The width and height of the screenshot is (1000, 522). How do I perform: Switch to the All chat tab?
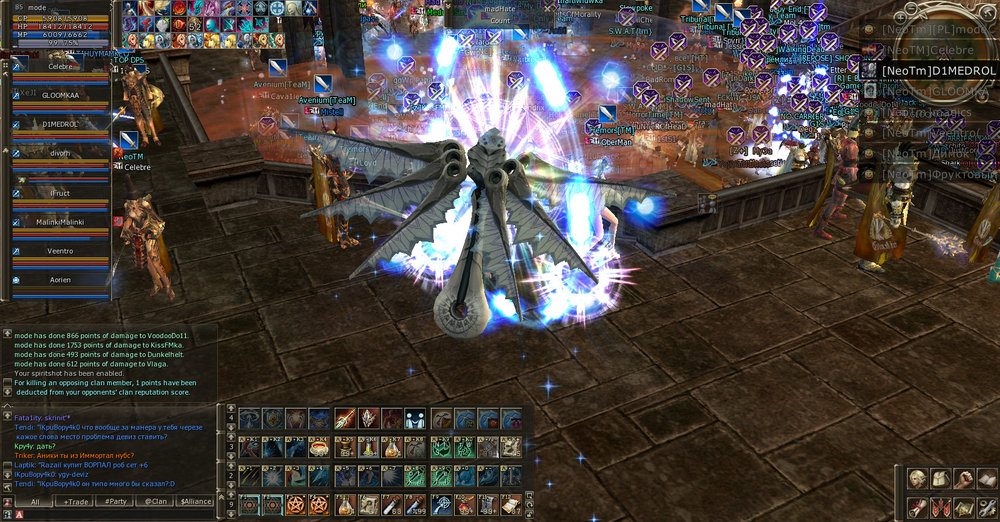35,501
